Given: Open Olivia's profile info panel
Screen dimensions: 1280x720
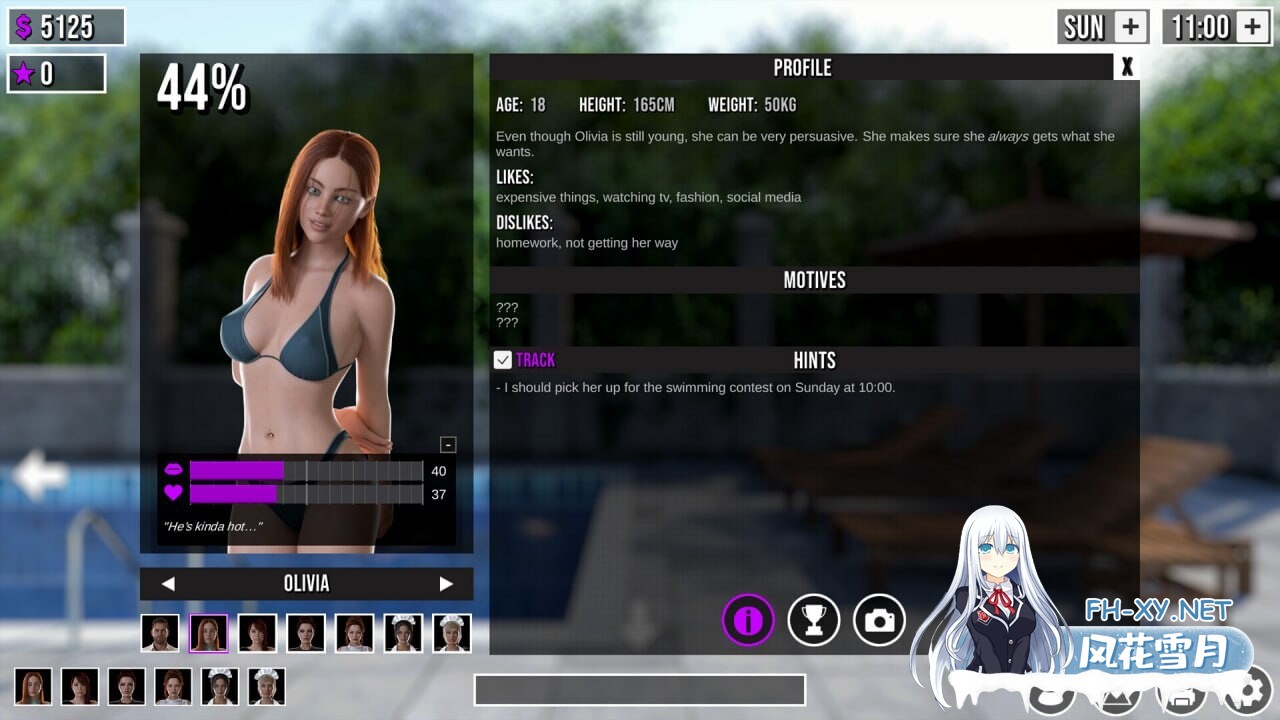Looking at the screenshot, I should (x=748, y=620).
